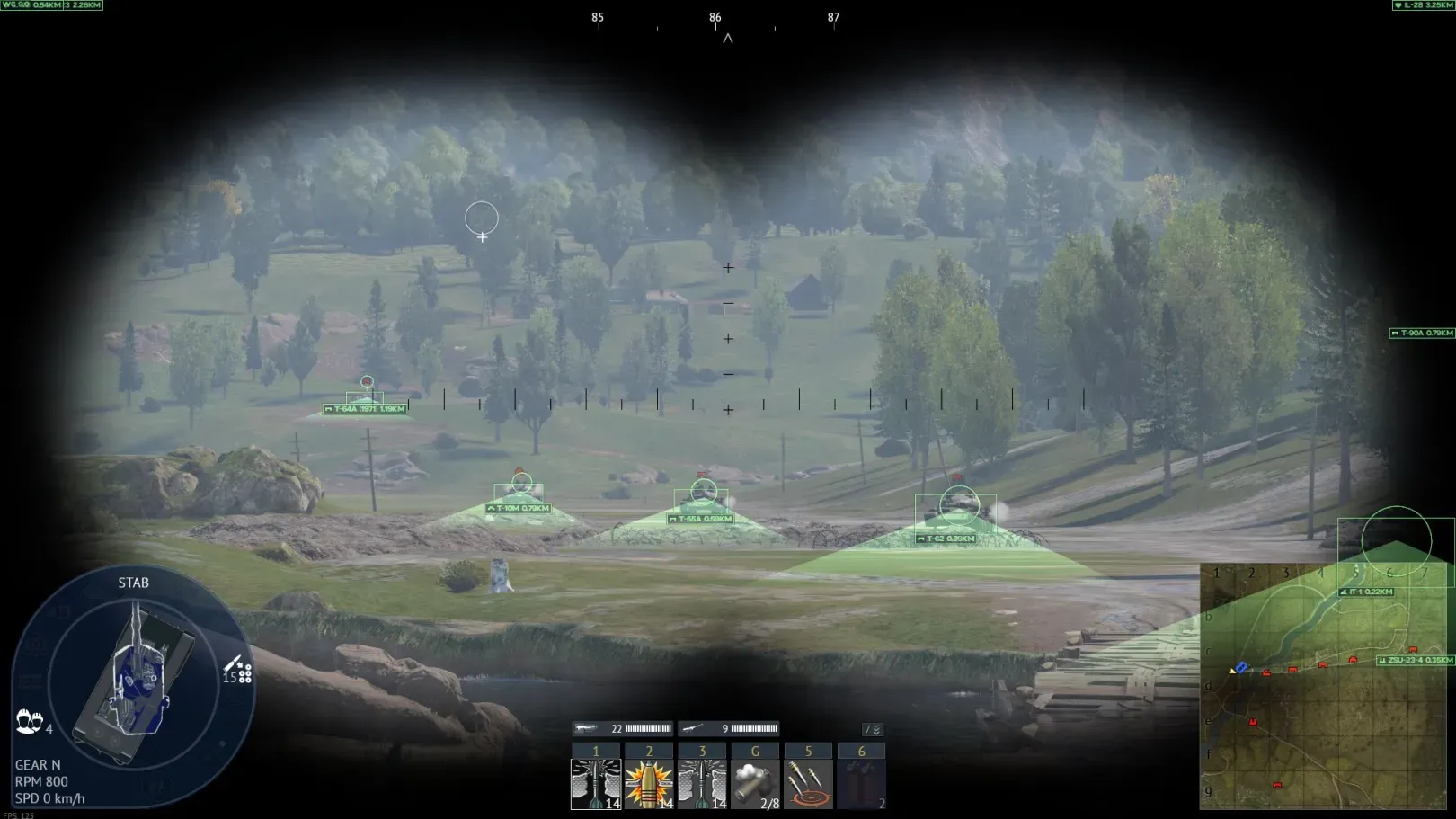The image size is (1456, 819).
Task: Target the T-64A (1971) enemy label
Action: point(365,409)
